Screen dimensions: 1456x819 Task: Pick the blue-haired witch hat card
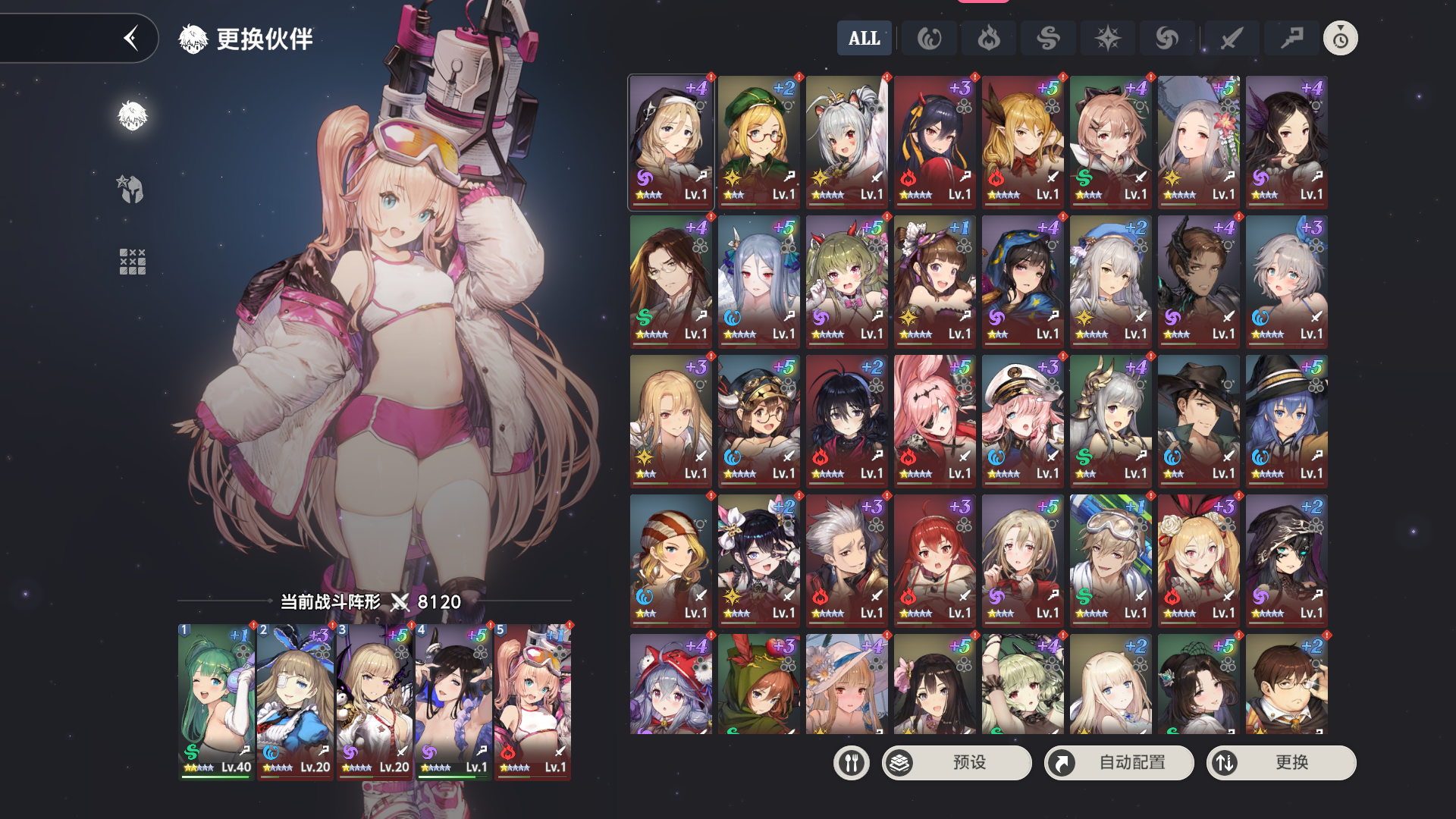tap(1286, 420)
